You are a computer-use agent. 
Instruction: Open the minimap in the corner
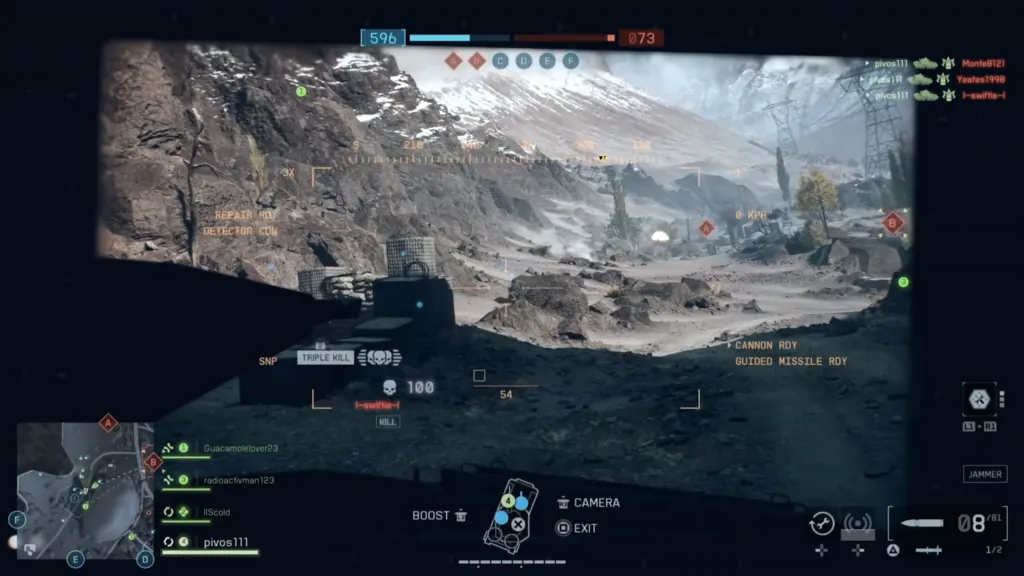tap(85, 489)
